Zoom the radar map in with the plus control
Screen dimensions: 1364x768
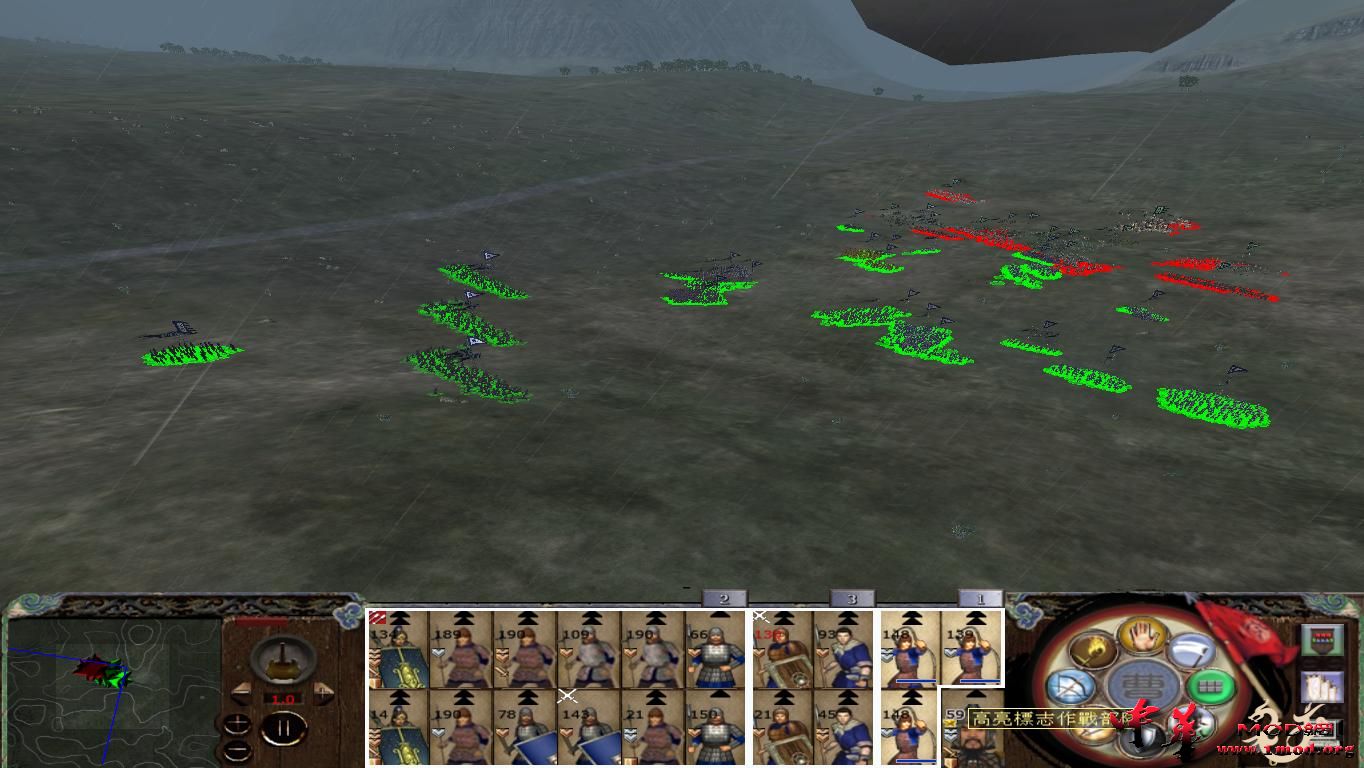tap(237, 723)
